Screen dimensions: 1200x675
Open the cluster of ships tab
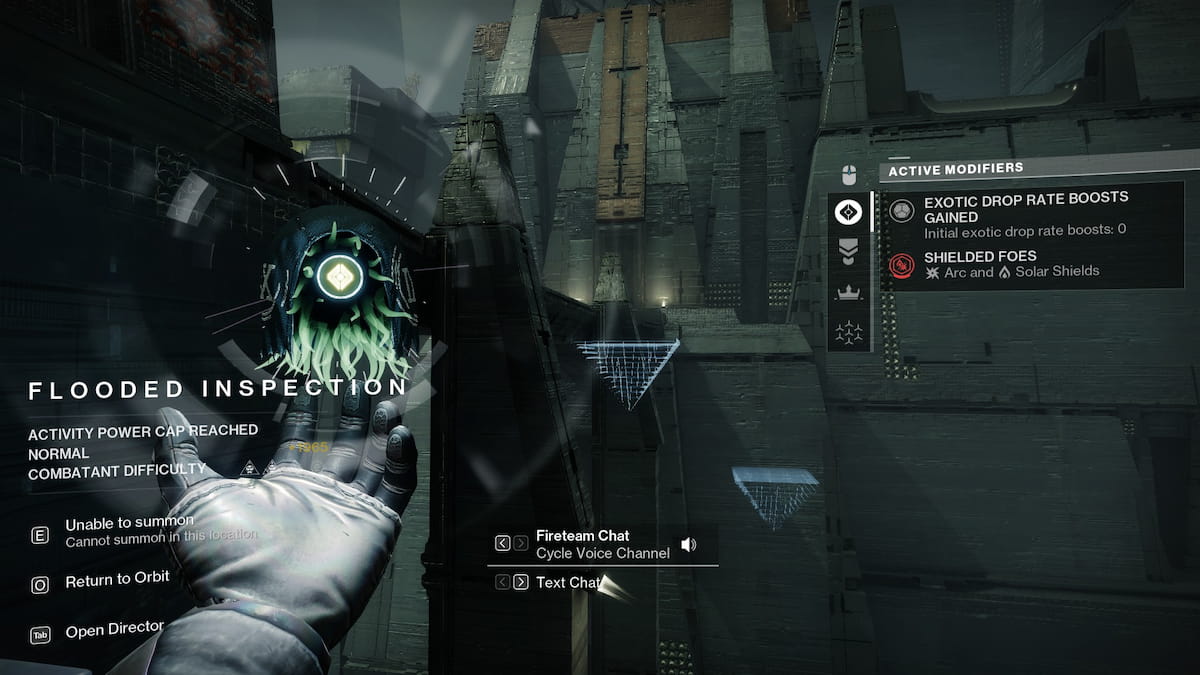click(849, 333)
